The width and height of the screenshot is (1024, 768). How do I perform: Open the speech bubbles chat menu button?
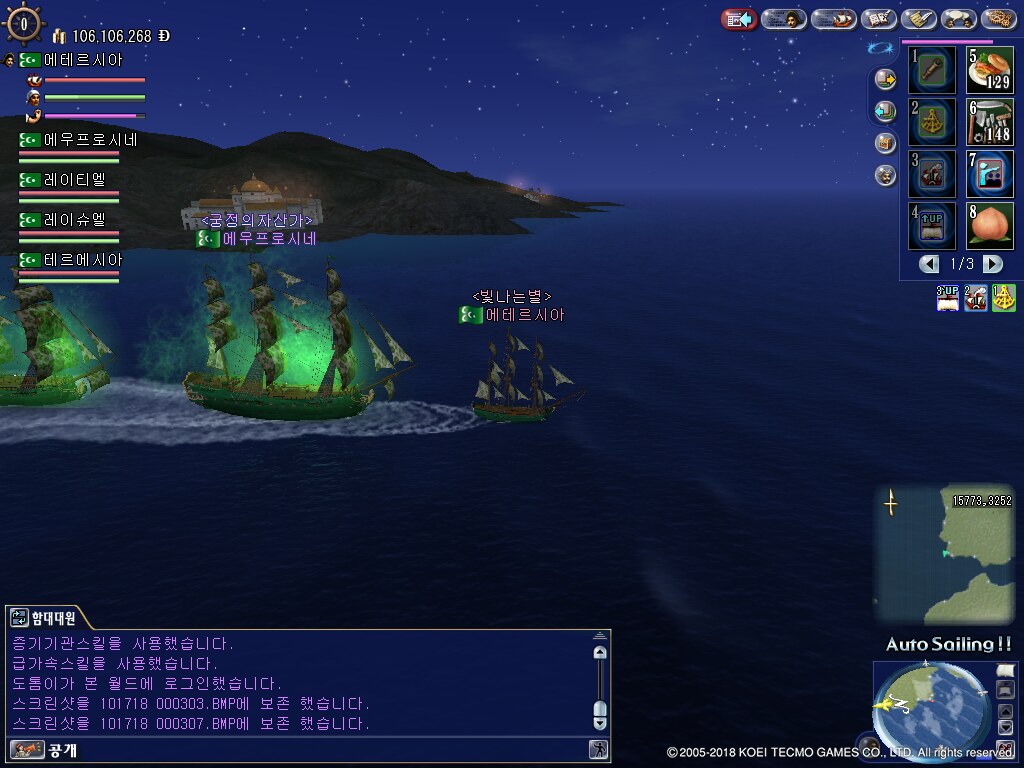coord(959,19)
